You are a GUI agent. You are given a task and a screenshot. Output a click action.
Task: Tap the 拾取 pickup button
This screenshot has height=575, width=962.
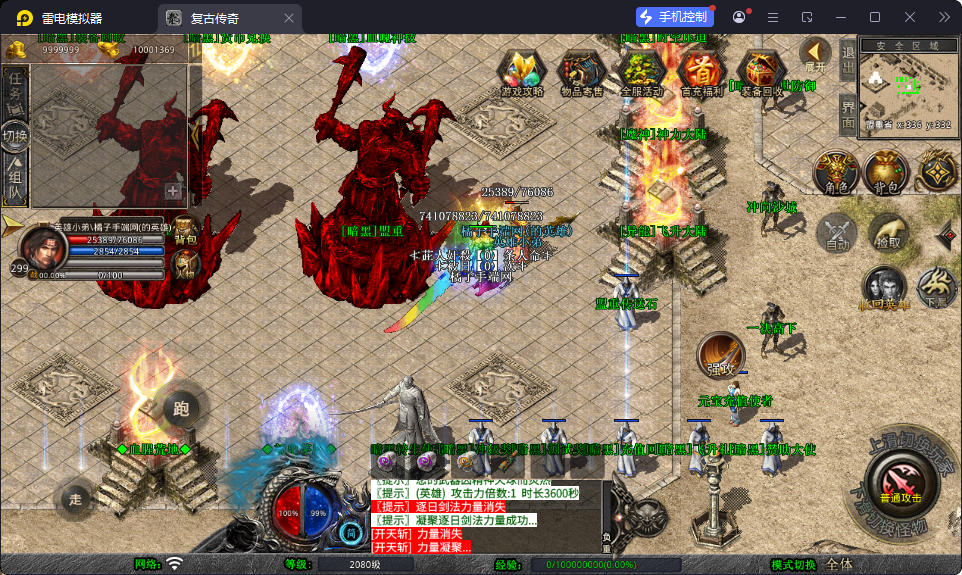pyautogui.click(x=888, y=234)
